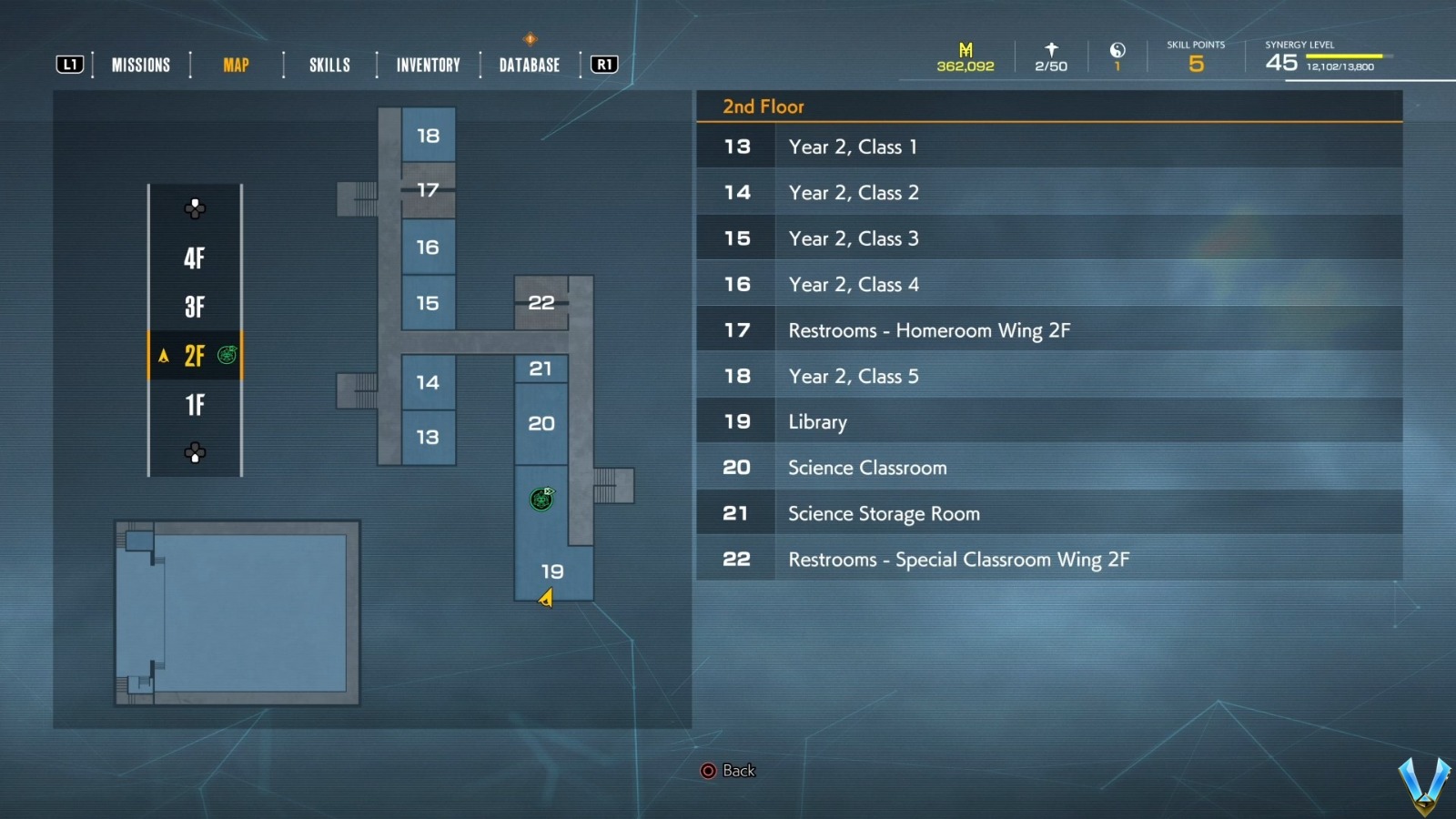
Task: Select floor 3F in the floor list
Action: pyautogui.click(x=195, y=307)
